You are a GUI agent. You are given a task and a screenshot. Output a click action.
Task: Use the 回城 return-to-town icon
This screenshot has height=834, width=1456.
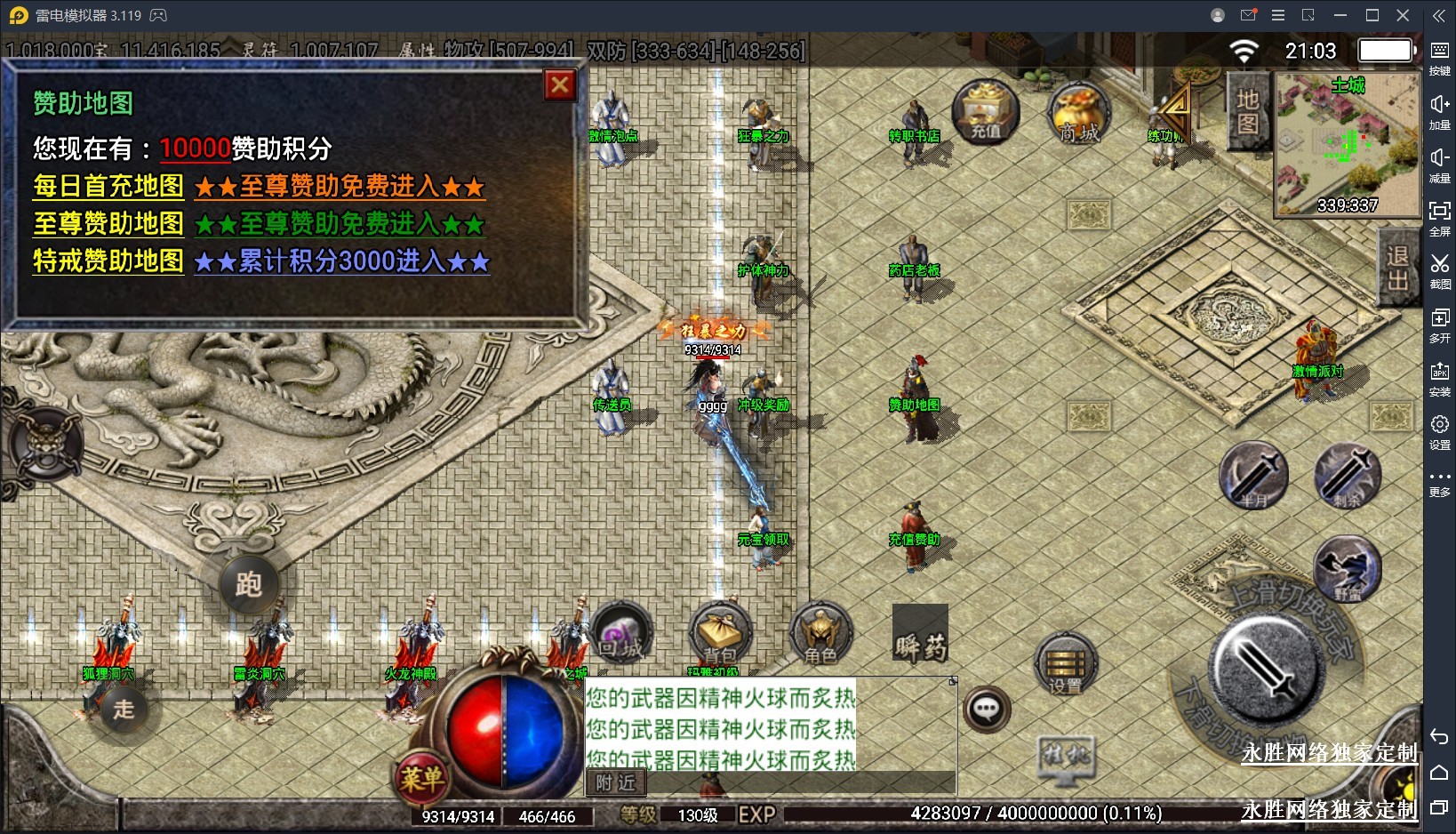pos(620,634)
